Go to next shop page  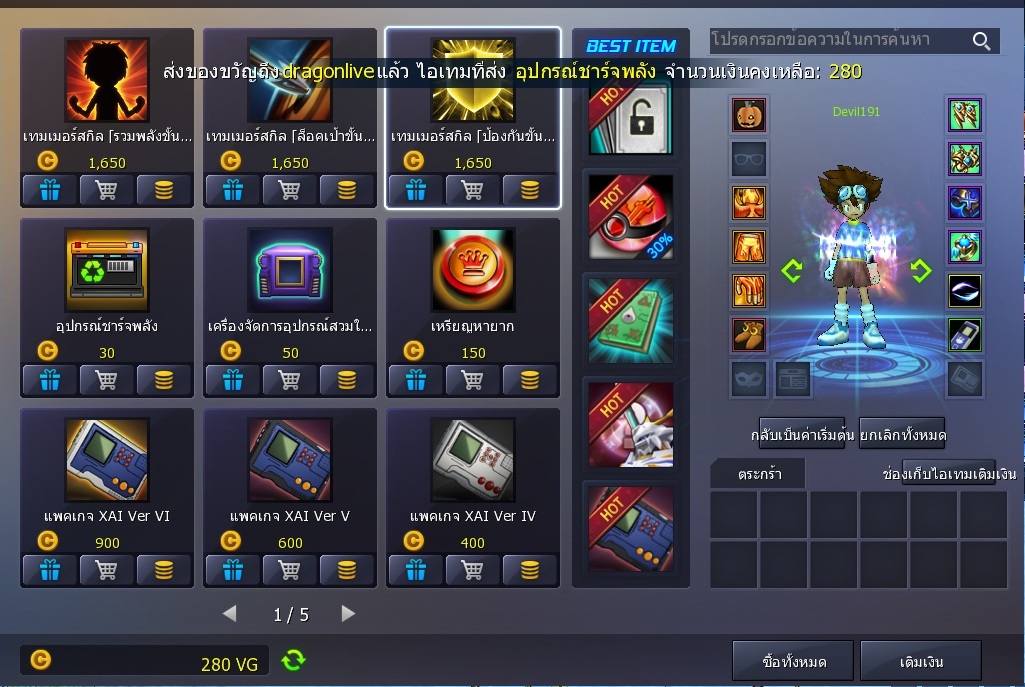348,614
